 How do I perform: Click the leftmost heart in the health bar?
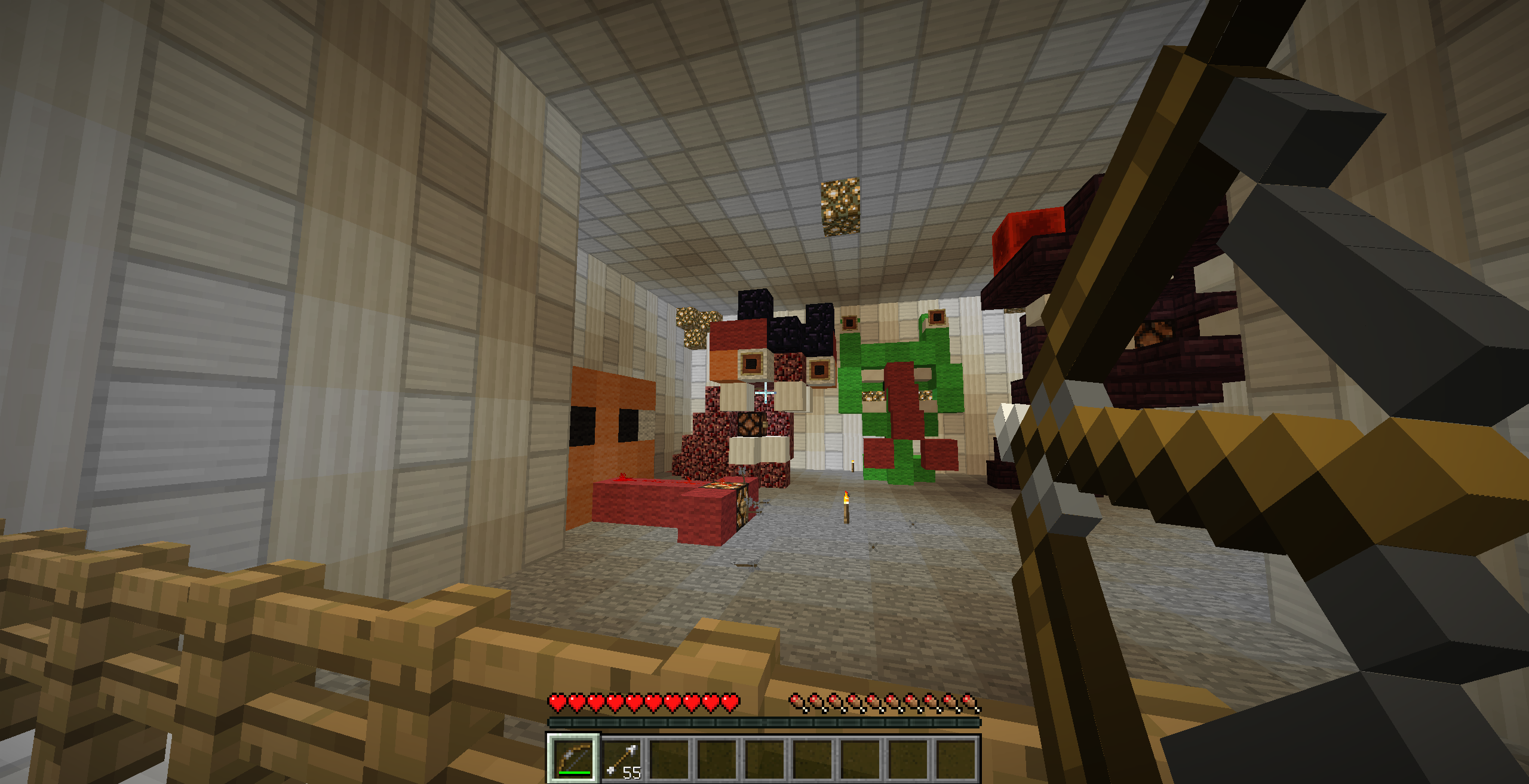click(x=558, y=702)
